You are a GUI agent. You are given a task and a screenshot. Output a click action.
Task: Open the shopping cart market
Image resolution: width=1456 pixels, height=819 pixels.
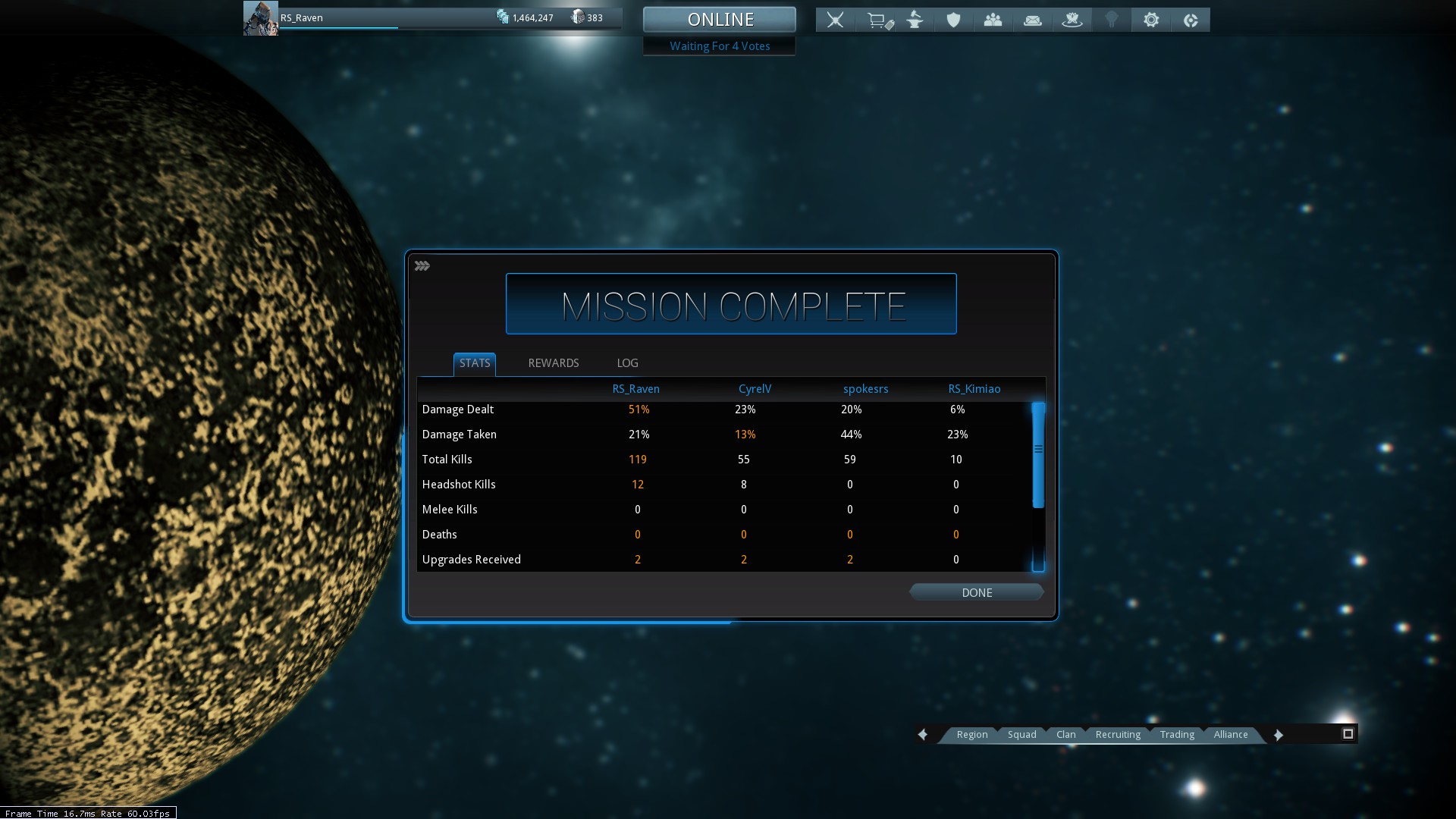[879, 20]
